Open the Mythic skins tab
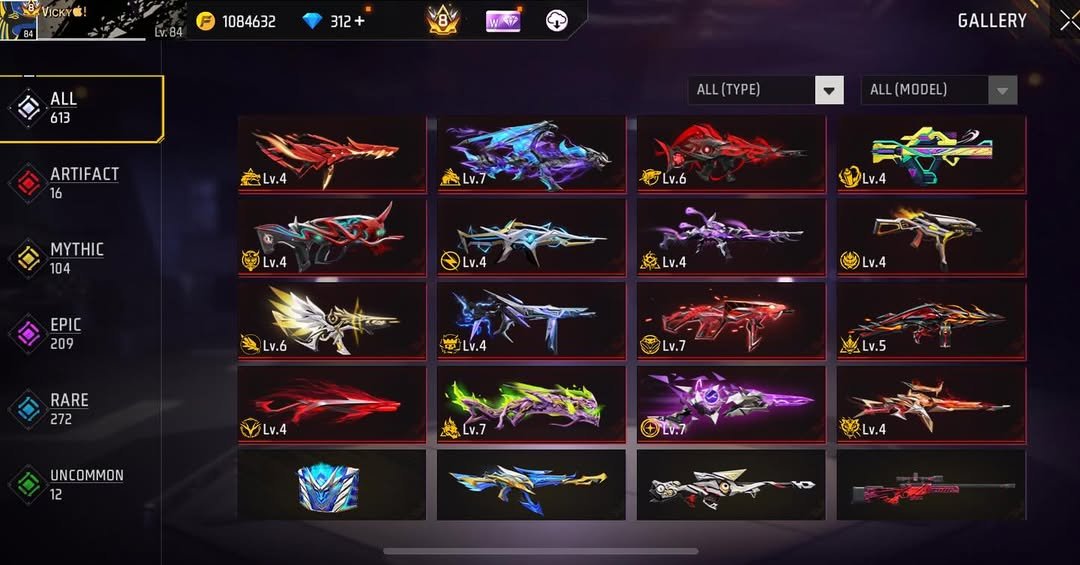 click(x=76, y=259)
